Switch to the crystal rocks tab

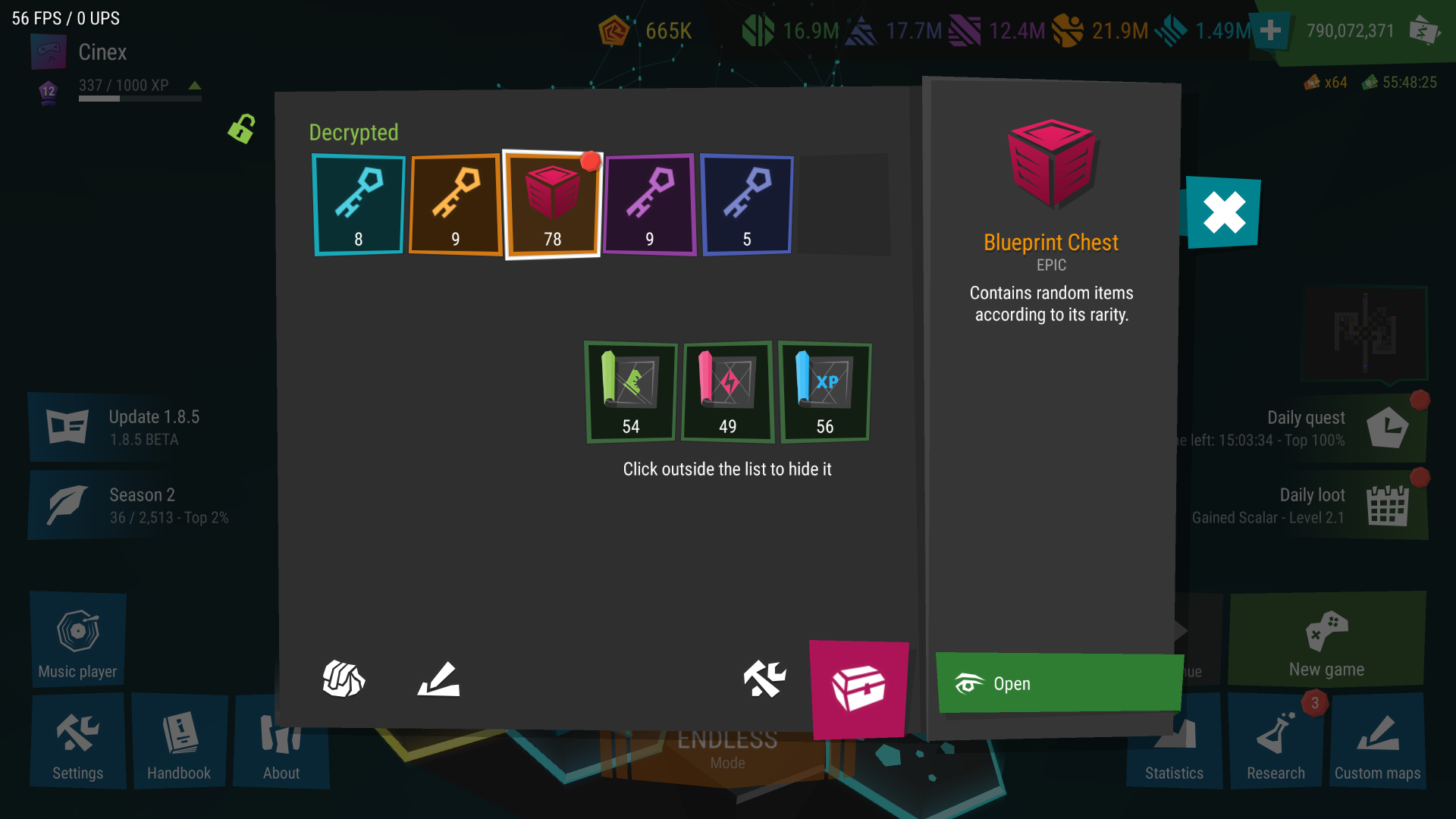(344, 679)
